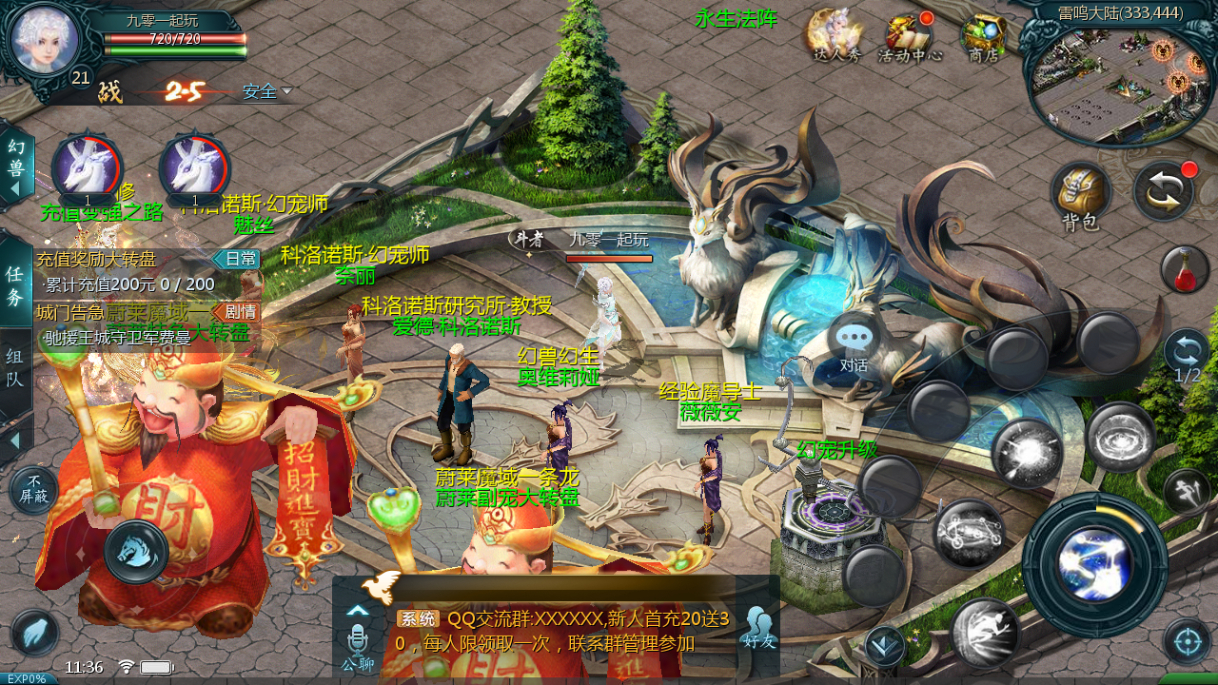The width and height of the screenshot is (1218, 685).
Task: Use the red health potion
Action: (x=1185, y=270)
